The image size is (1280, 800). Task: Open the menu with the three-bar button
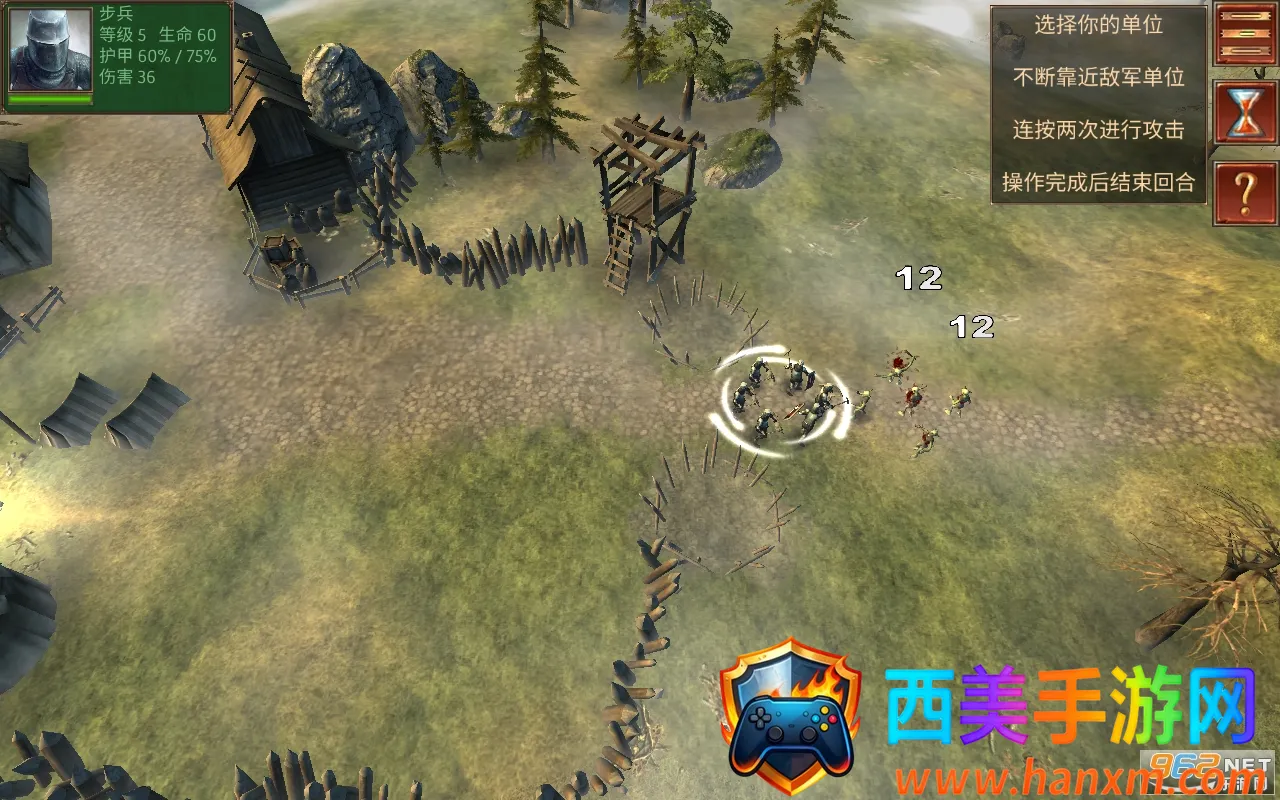[x=1245, y=33]
